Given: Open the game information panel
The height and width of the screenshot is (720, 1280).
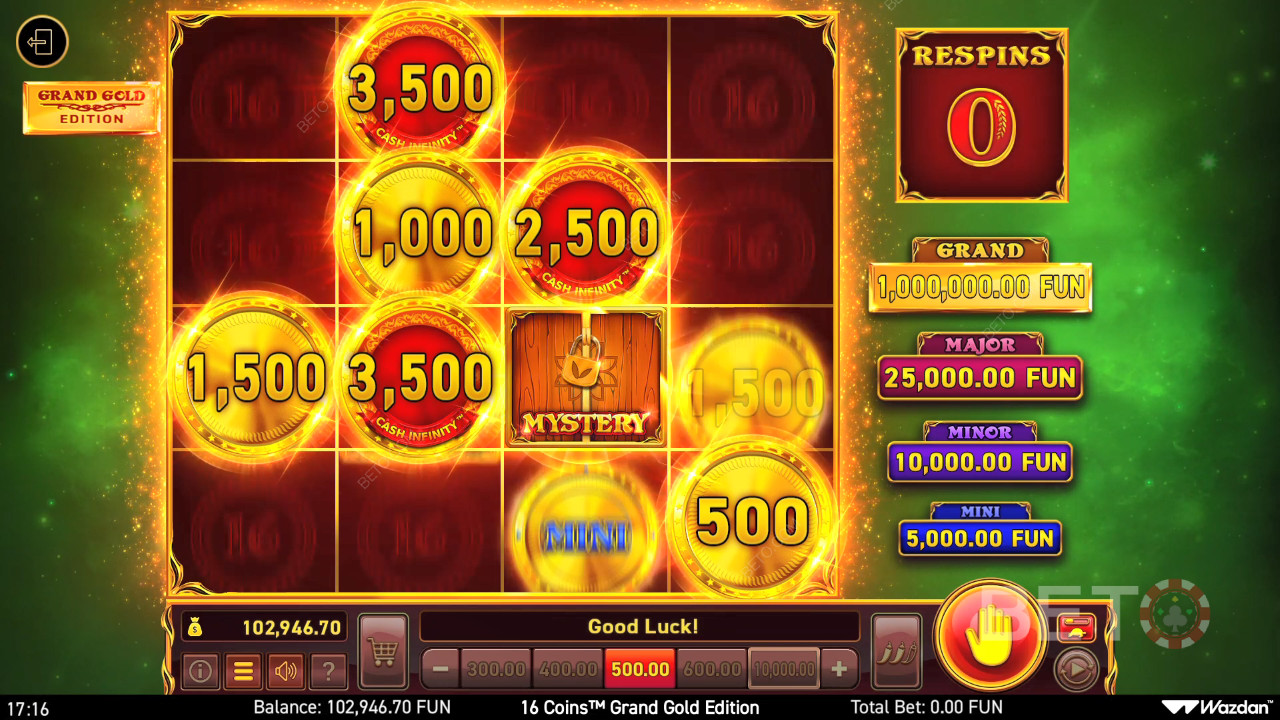Looking at the screenshot, I should click(199, 671).
